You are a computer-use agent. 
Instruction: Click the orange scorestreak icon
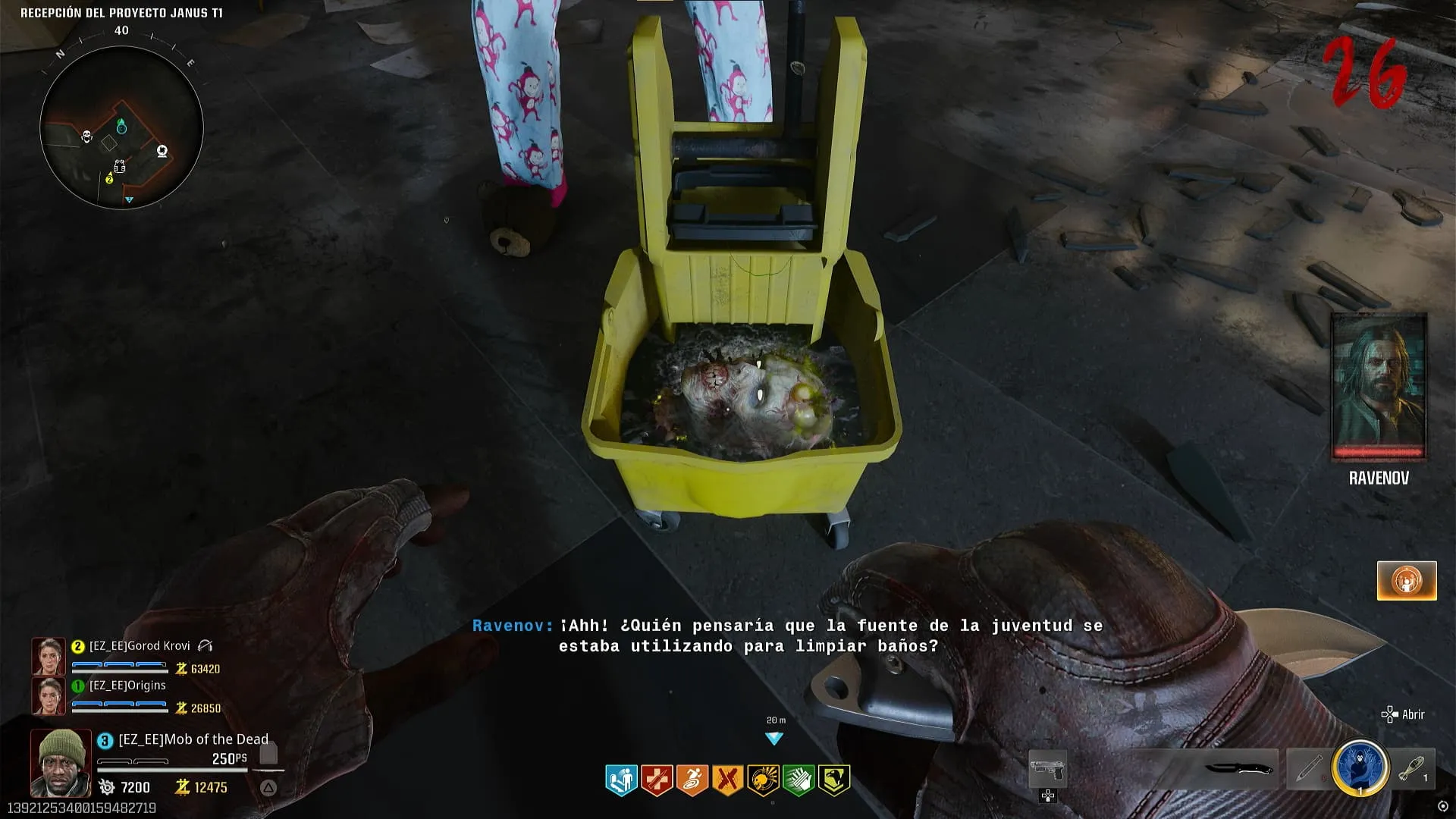pos(1407,581)
